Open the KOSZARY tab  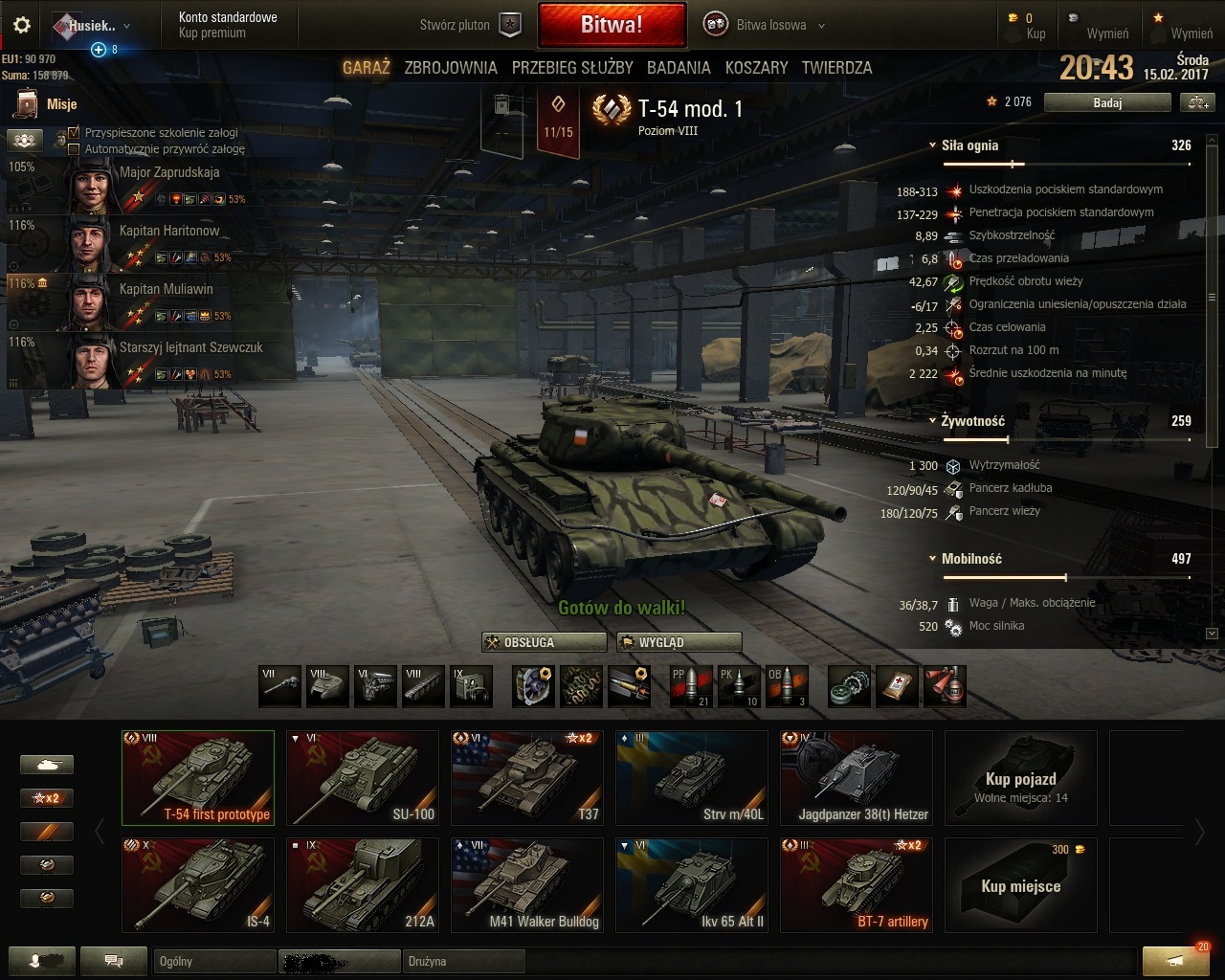pos(756,68)
